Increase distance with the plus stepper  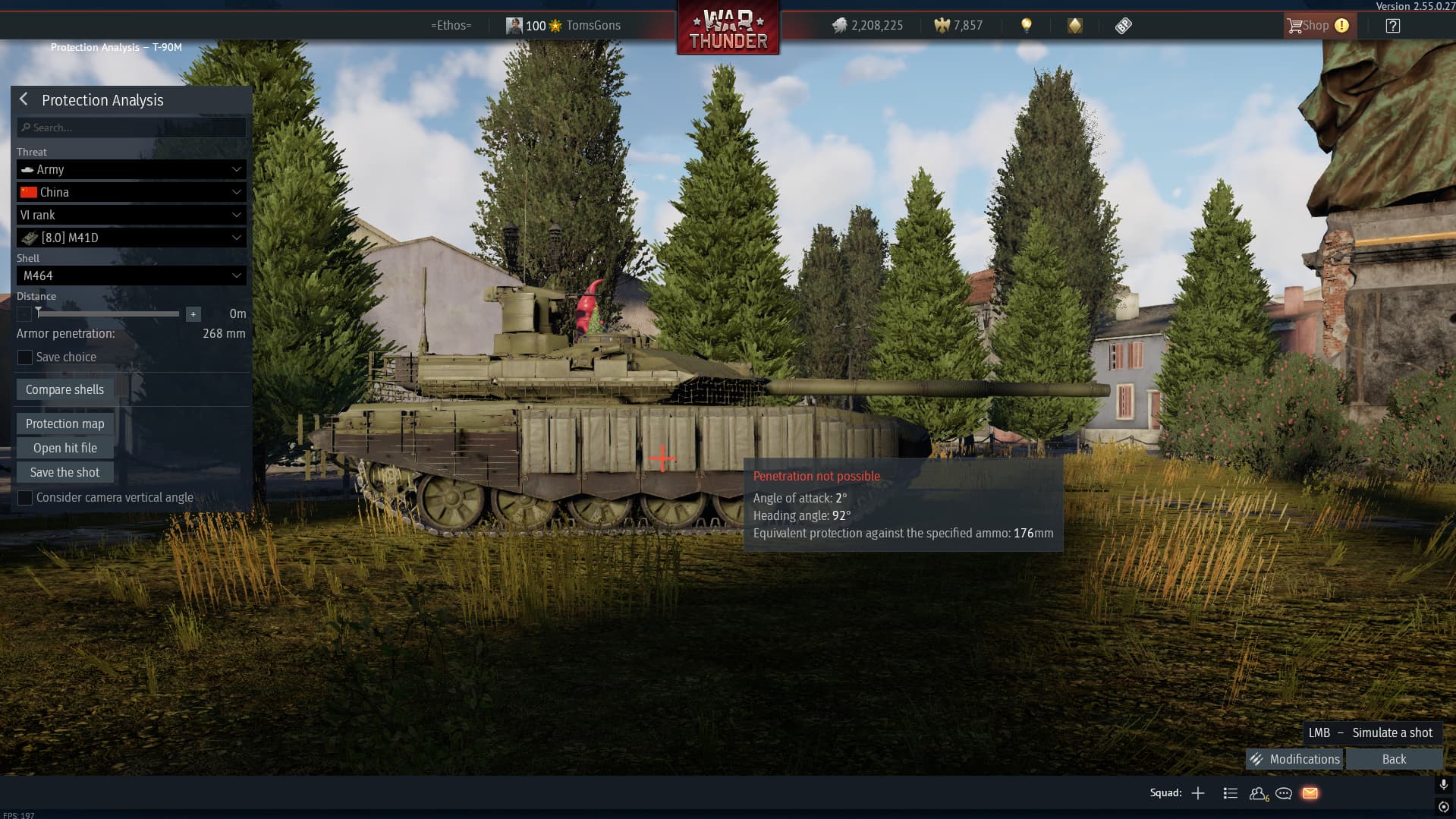[x=193, y=313]
